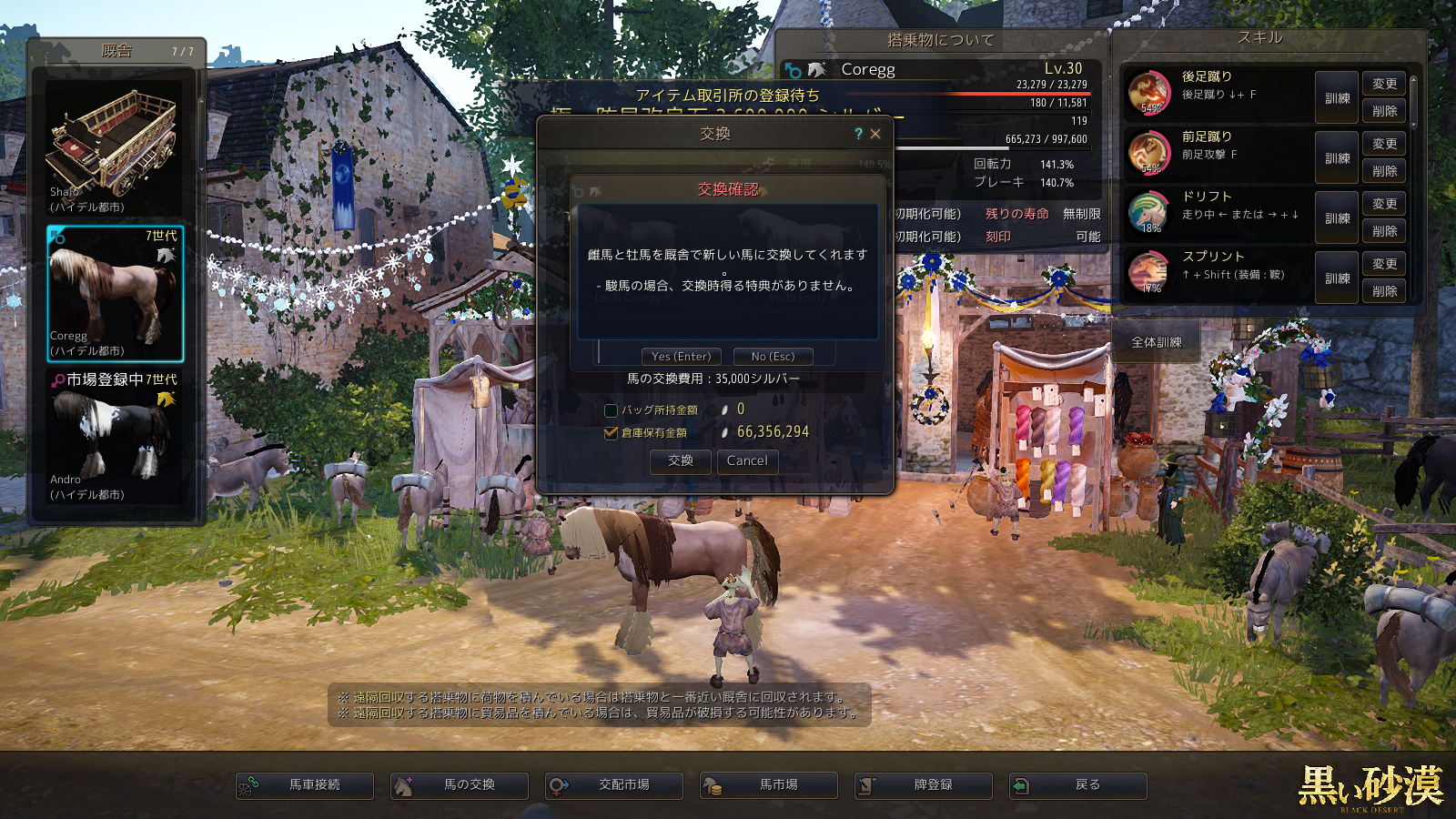Open the 馬市場 horse market
The width and height of the screenshot is (1456, 819).
tap(769, 785)
